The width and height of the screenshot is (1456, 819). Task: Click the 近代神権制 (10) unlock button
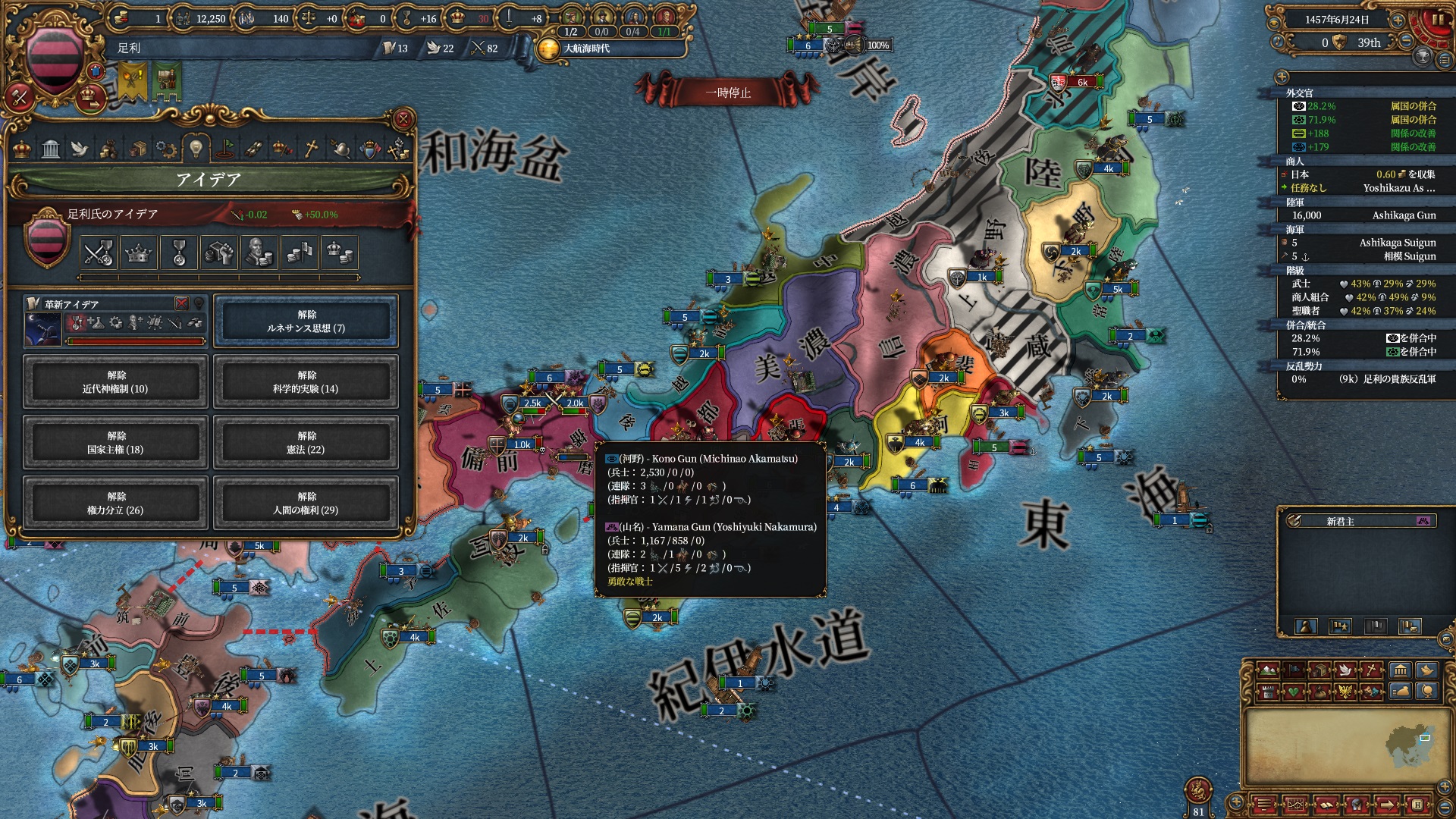click(x=115, y=382)
